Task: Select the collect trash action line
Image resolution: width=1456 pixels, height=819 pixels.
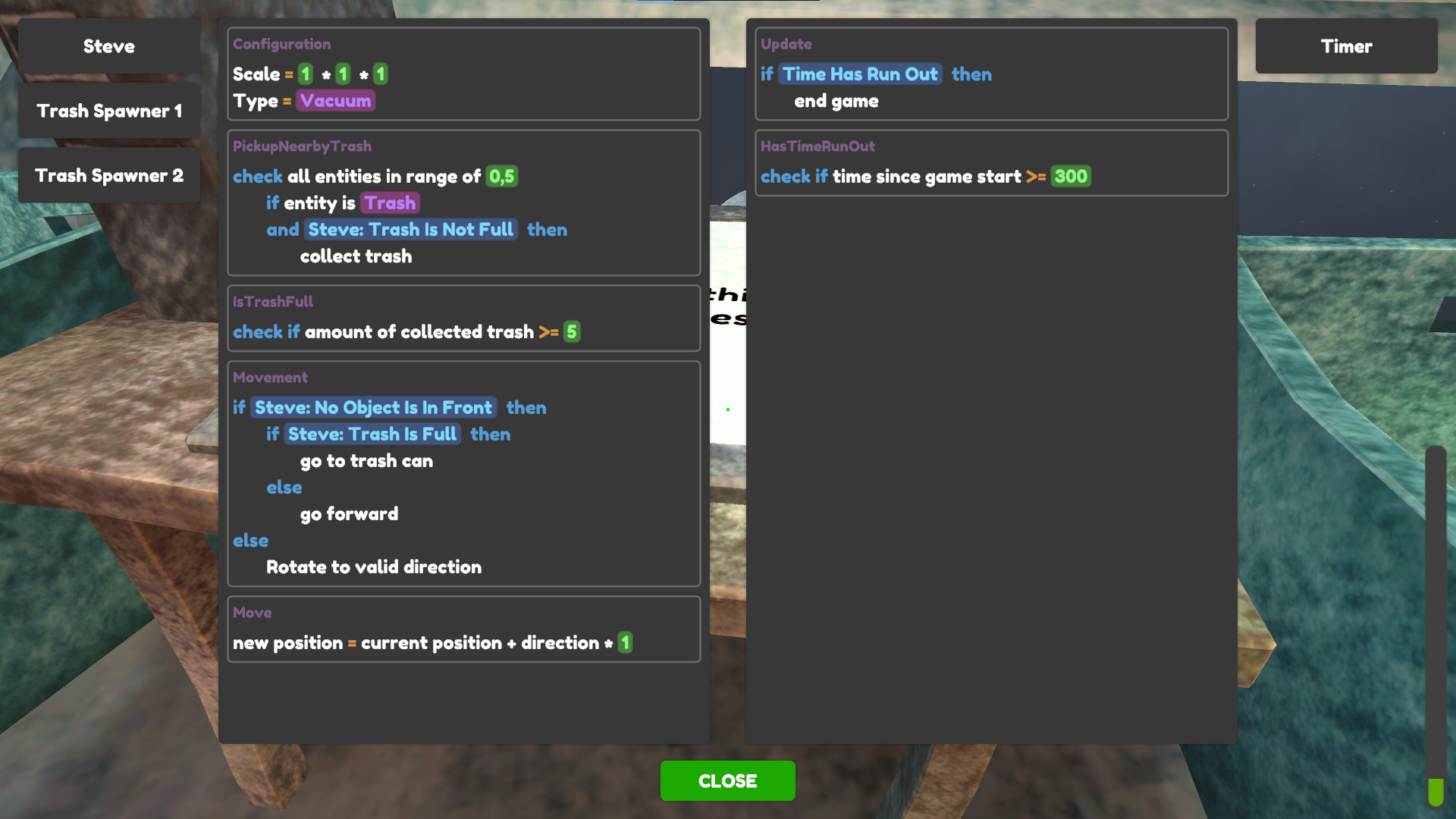Action: (356, 256)
